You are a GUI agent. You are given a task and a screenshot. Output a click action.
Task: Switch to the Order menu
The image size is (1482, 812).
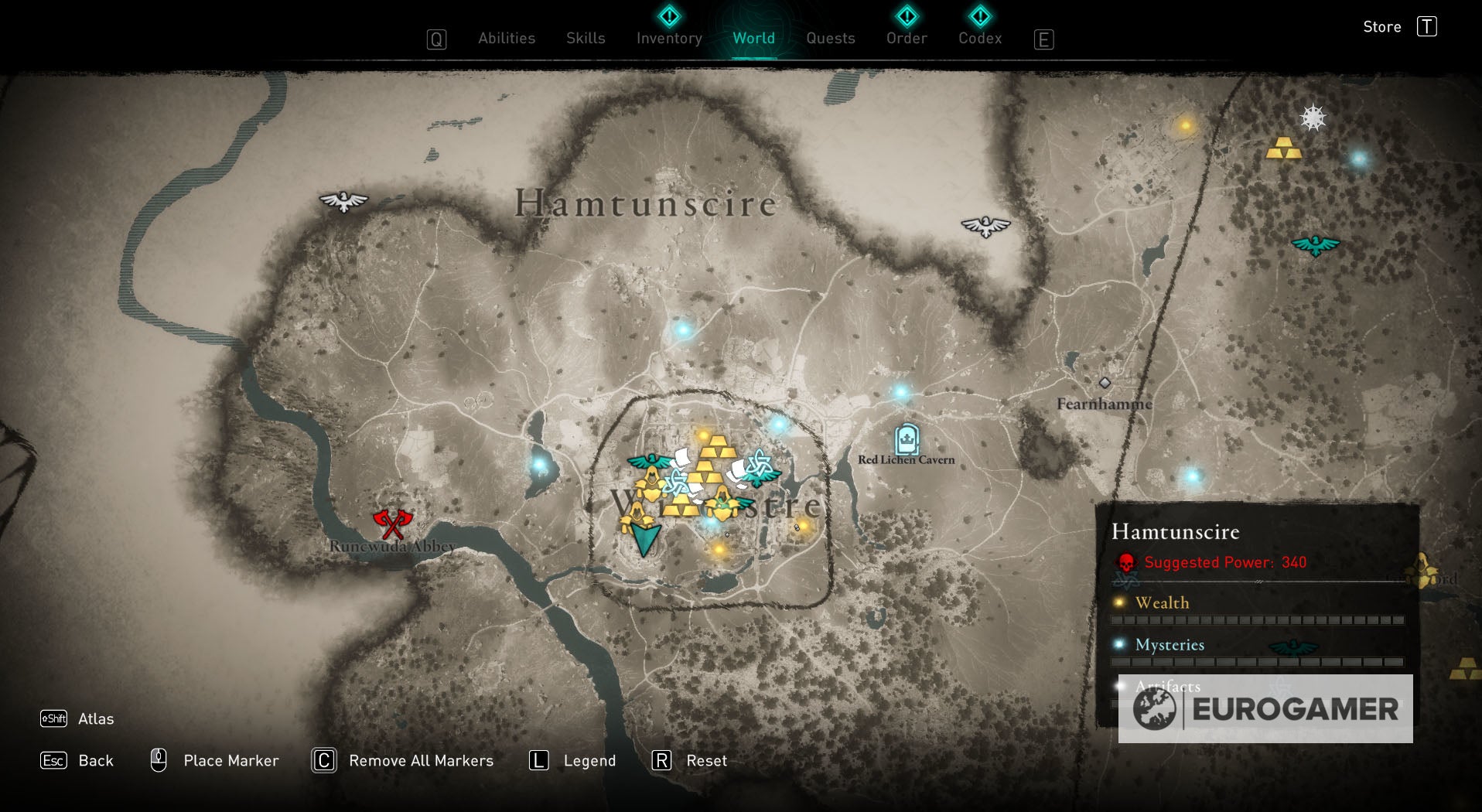point(906,38)
